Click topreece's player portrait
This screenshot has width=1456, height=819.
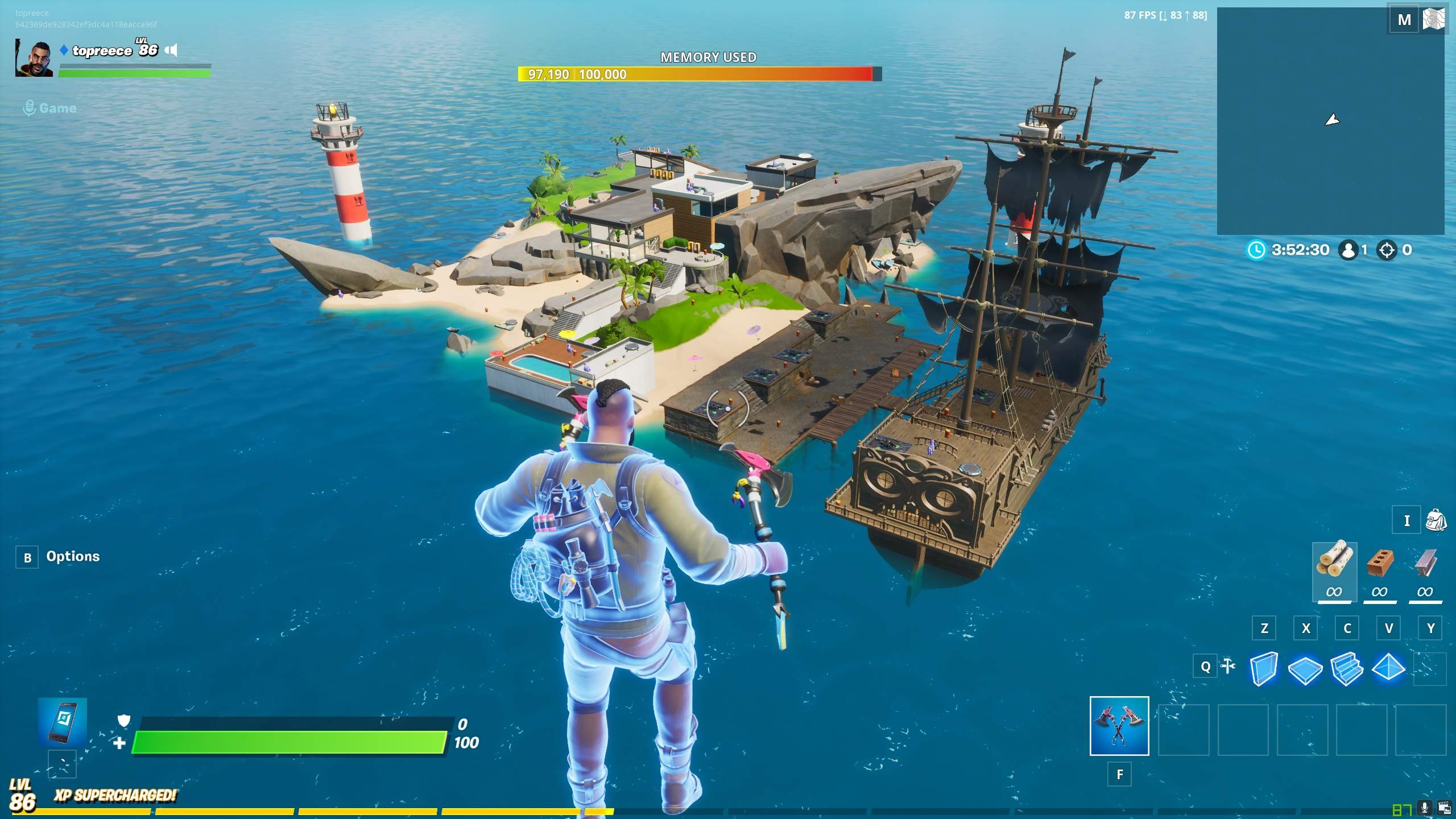(34, 58)
